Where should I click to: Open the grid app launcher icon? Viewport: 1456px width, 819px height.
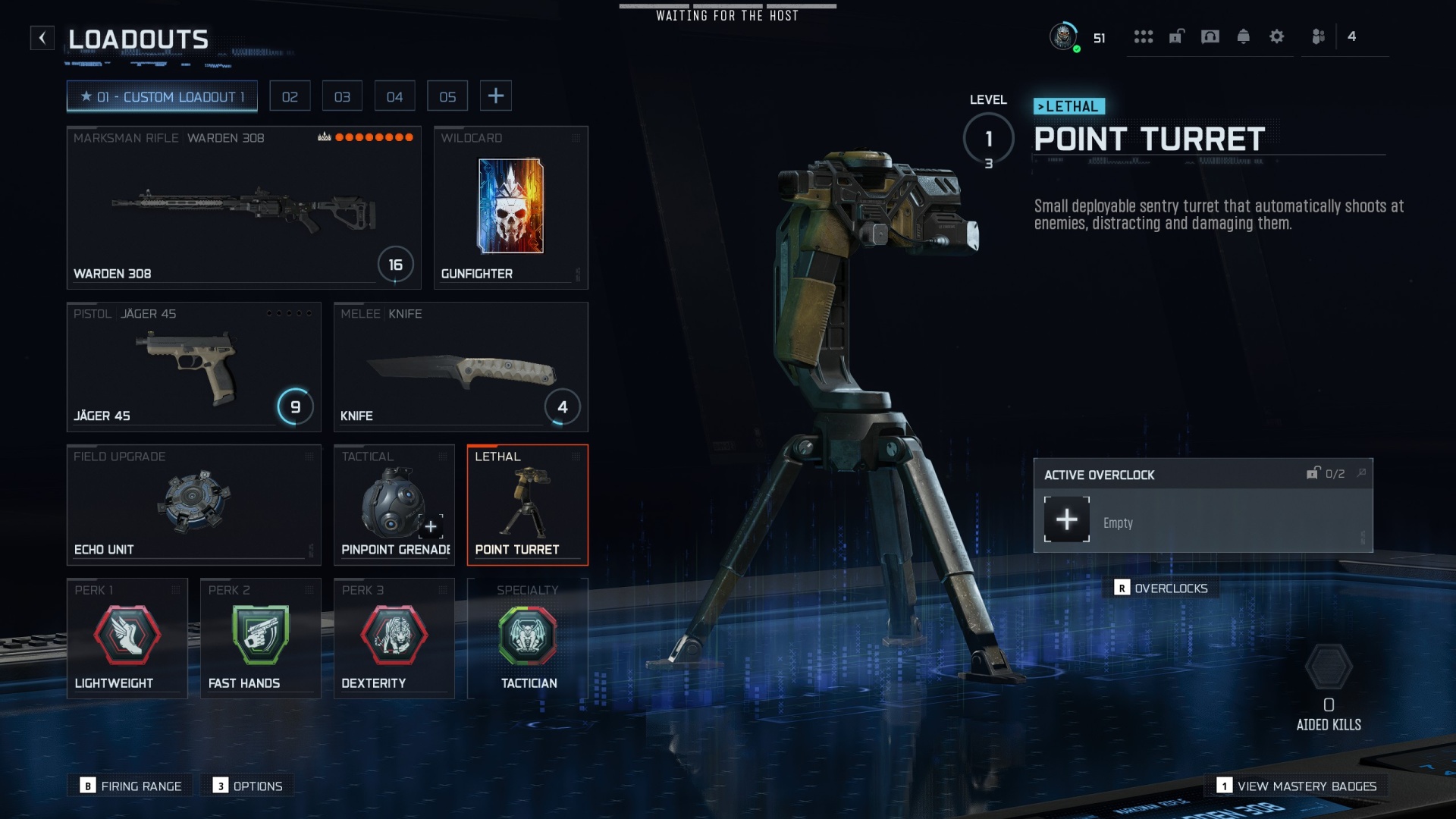click(x=1143, y=36)
